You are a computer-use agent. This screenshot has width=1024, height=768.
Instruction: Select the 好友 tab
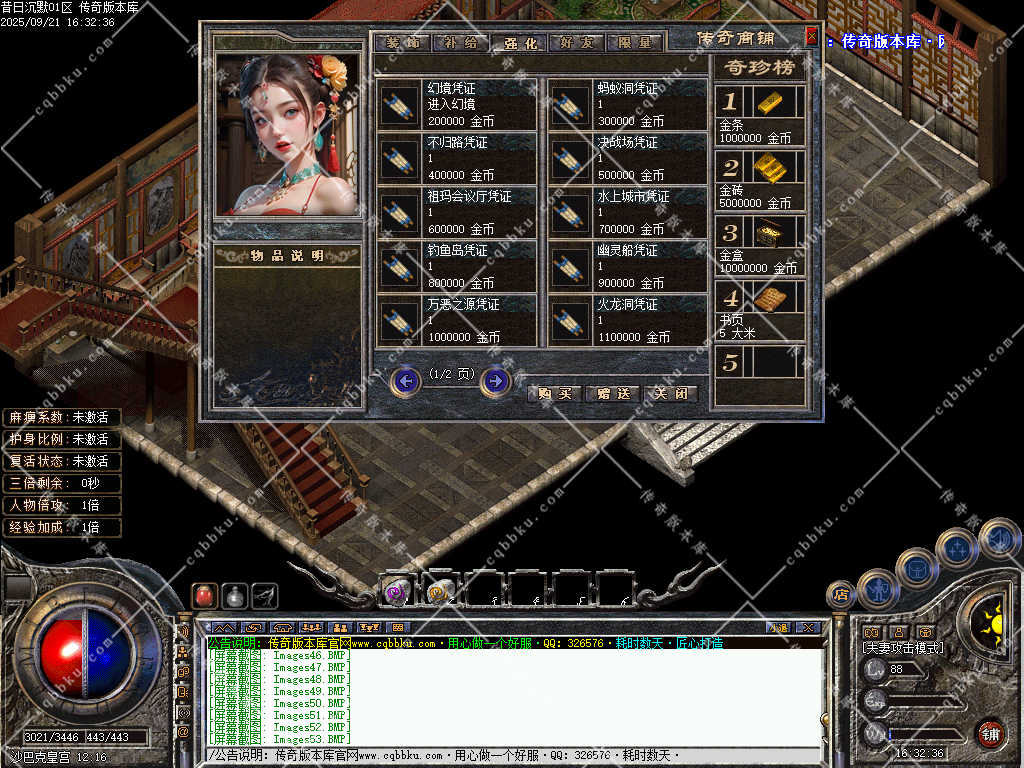pos(577,43)
